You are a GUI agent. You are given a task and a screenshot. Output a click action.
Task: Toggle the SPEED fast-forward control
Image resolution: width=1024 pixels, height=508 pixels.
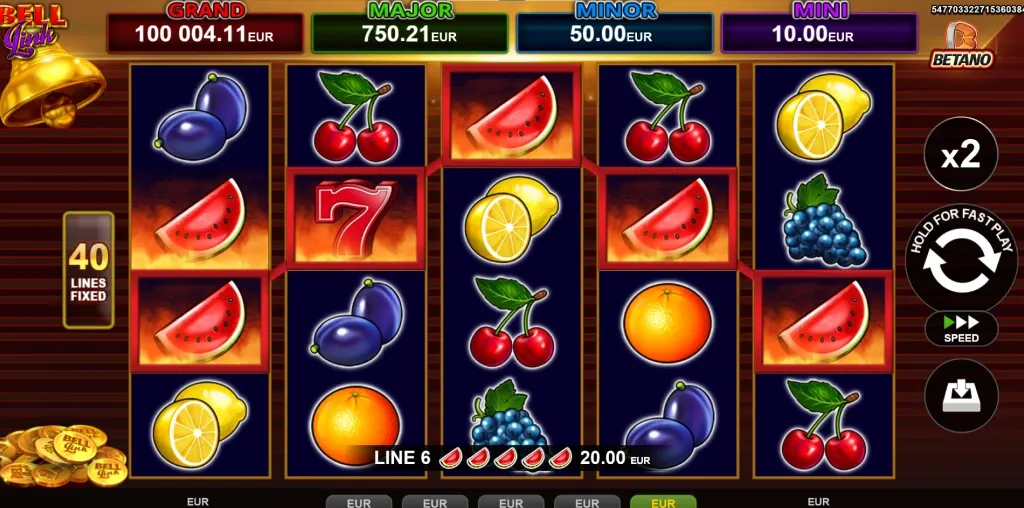click(961, 328)
